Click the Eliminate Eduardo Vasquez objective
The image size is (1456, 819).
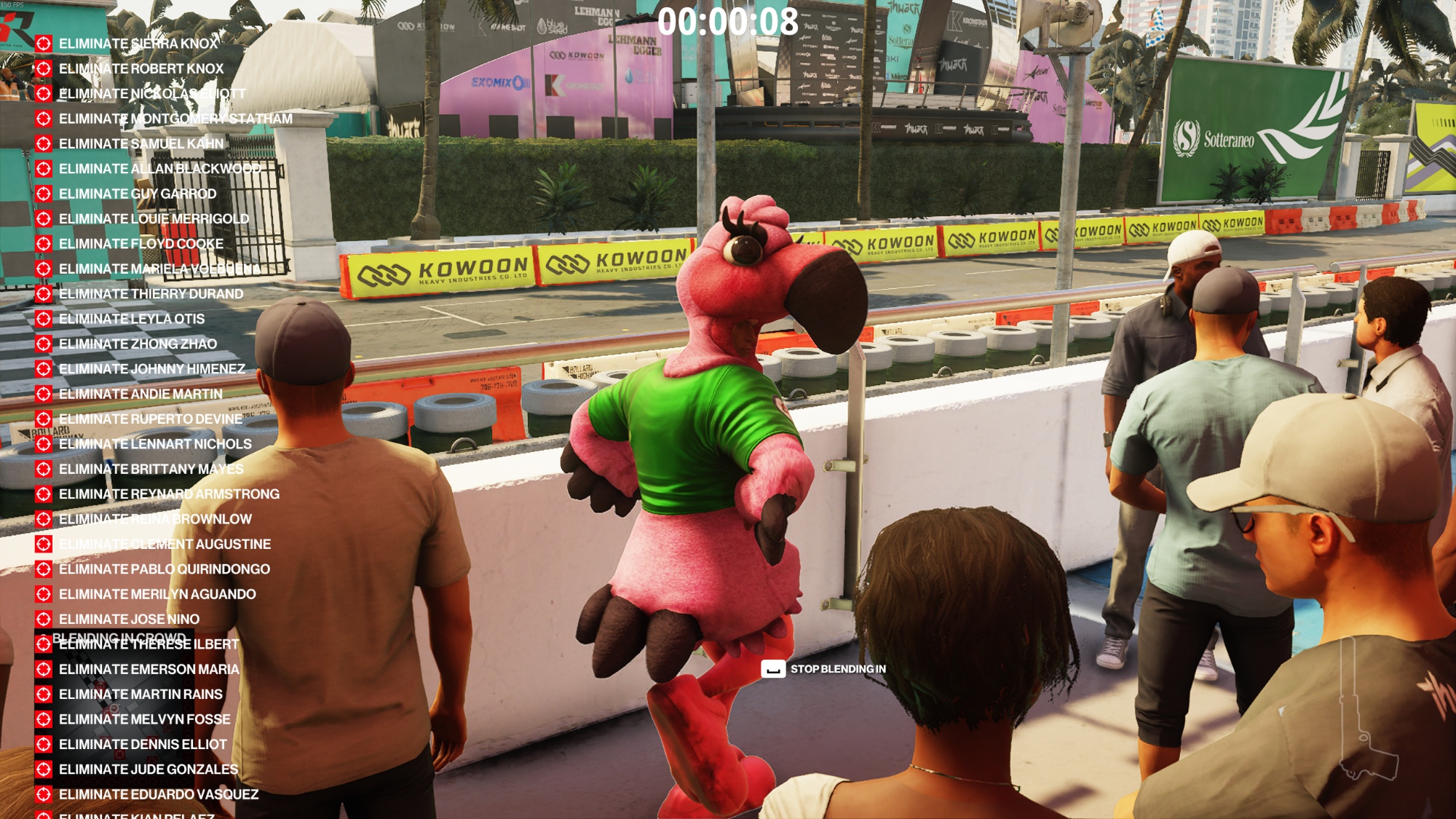coord(159,794)
